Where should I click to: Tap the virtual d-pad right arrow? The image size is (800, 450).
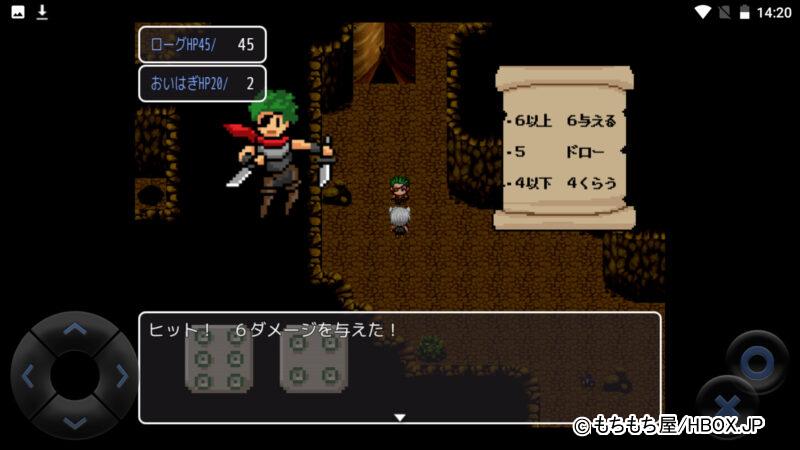(x=121, y=376)
